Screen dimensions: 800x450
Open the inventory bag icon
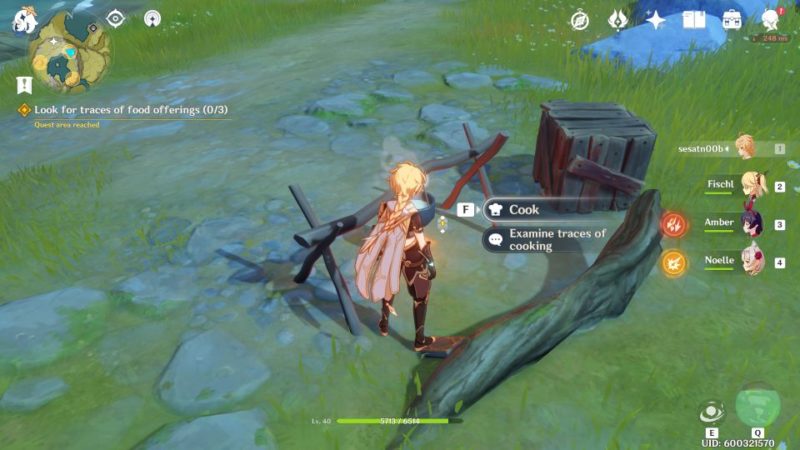pyautogui.click(x=732, y=20)
